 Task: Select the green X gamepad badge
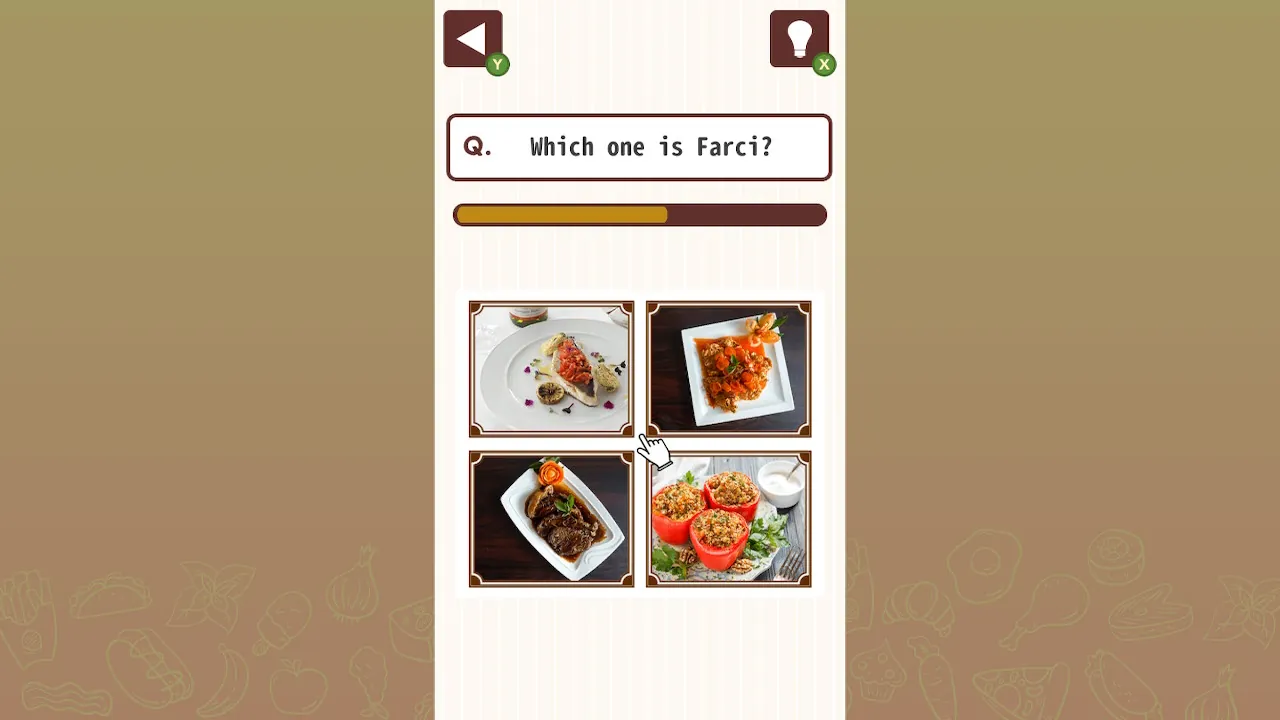(824, 64)
